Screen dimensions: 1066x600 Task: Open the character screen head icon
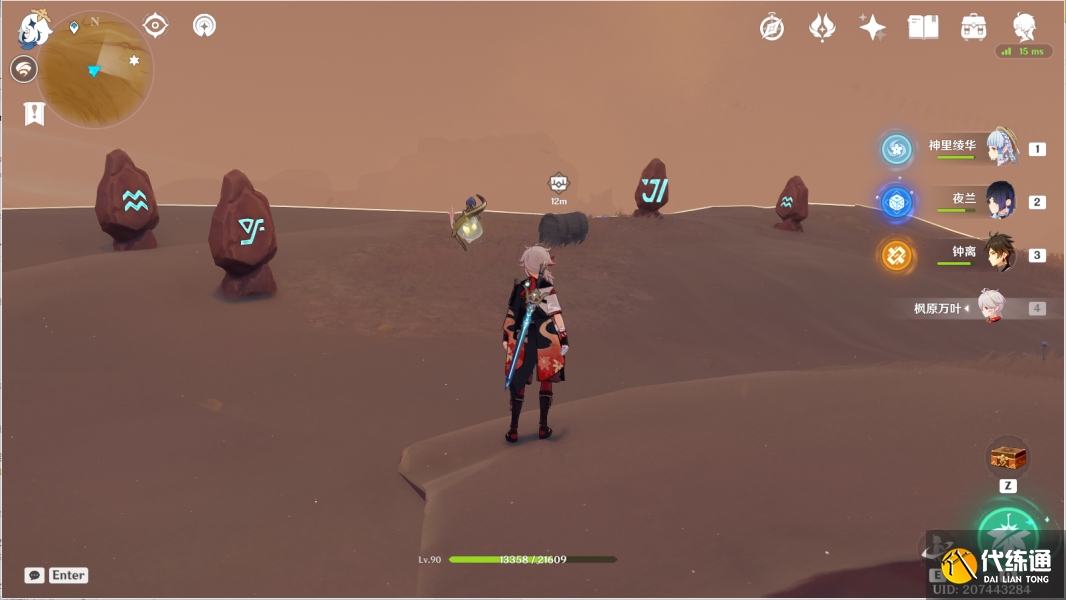[1024, 27]
